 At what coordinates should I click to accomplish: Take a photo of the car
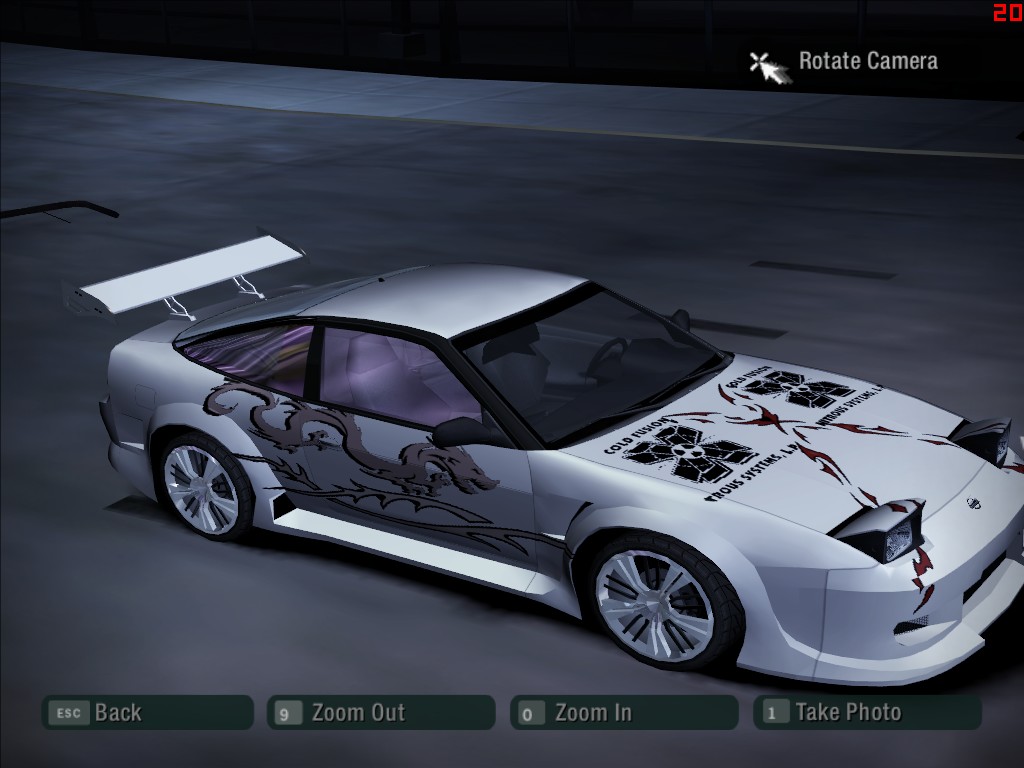pyautogui.click(x=867, y=713)
